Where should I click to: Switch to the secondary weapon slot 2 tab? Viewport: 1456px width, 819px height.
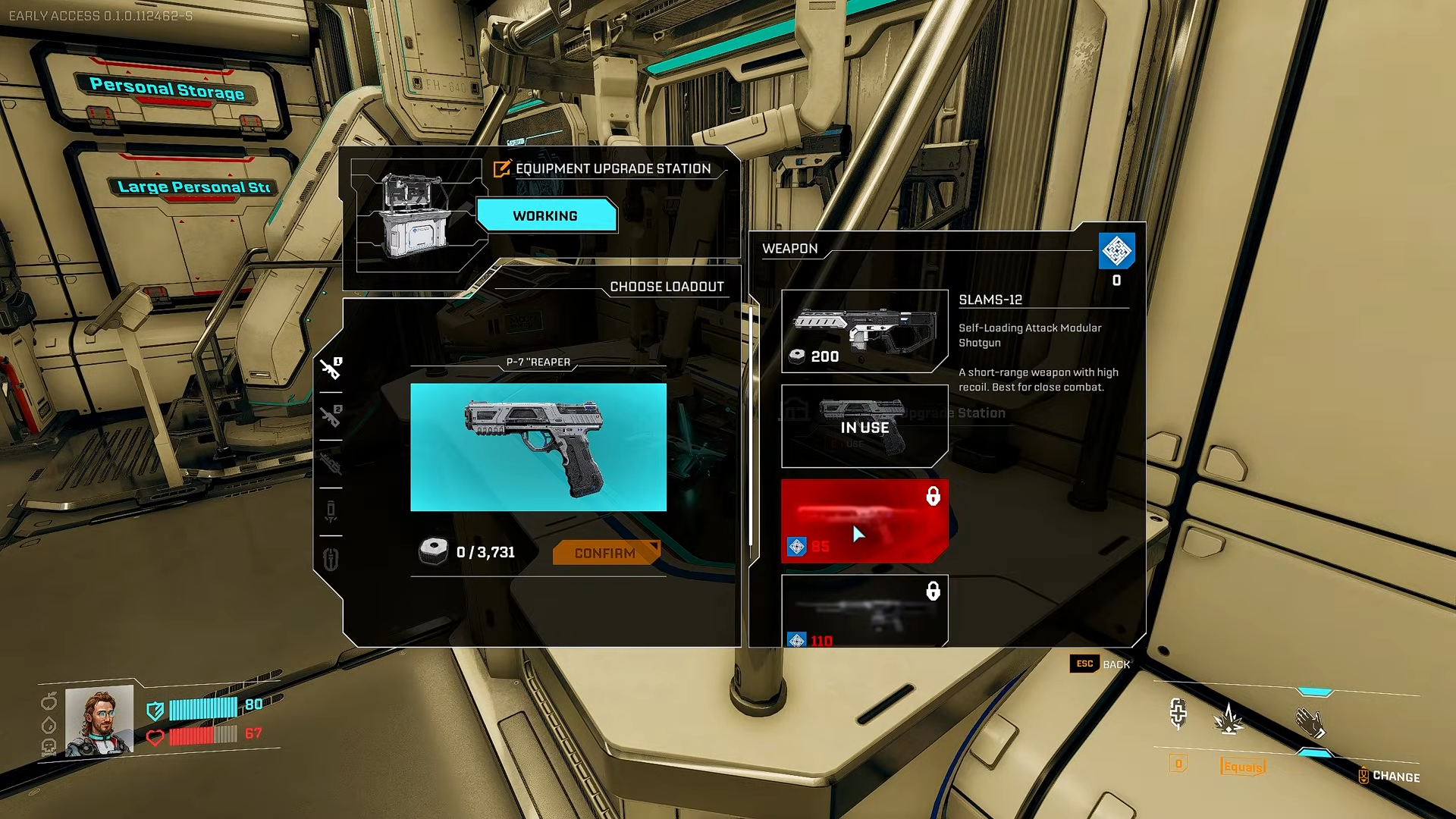click(x=331, y=416)
